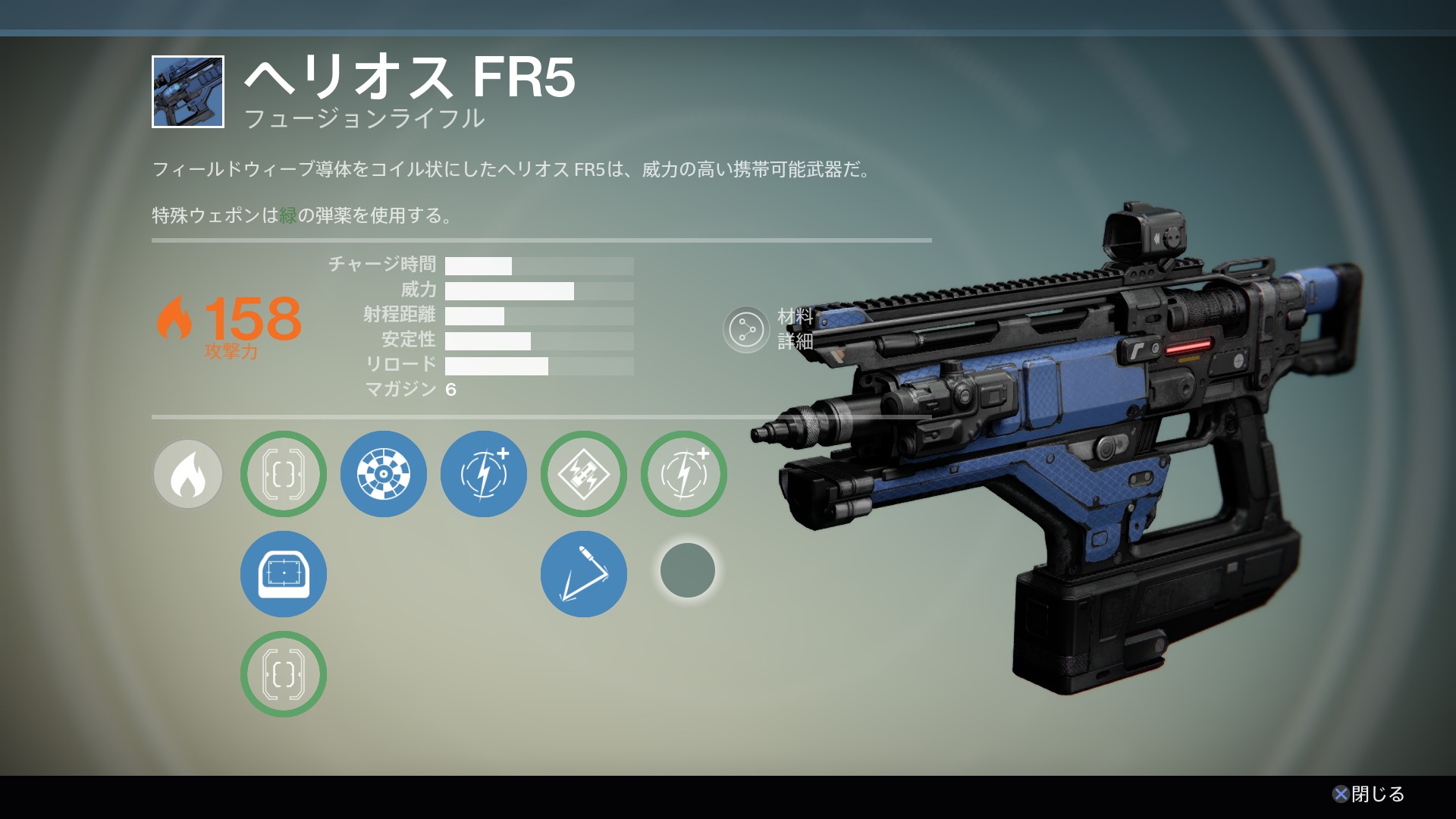Viewport: 1456px width, 819px height.
Task: Choose the blue angled bullet perk
Action: [584, 575]
